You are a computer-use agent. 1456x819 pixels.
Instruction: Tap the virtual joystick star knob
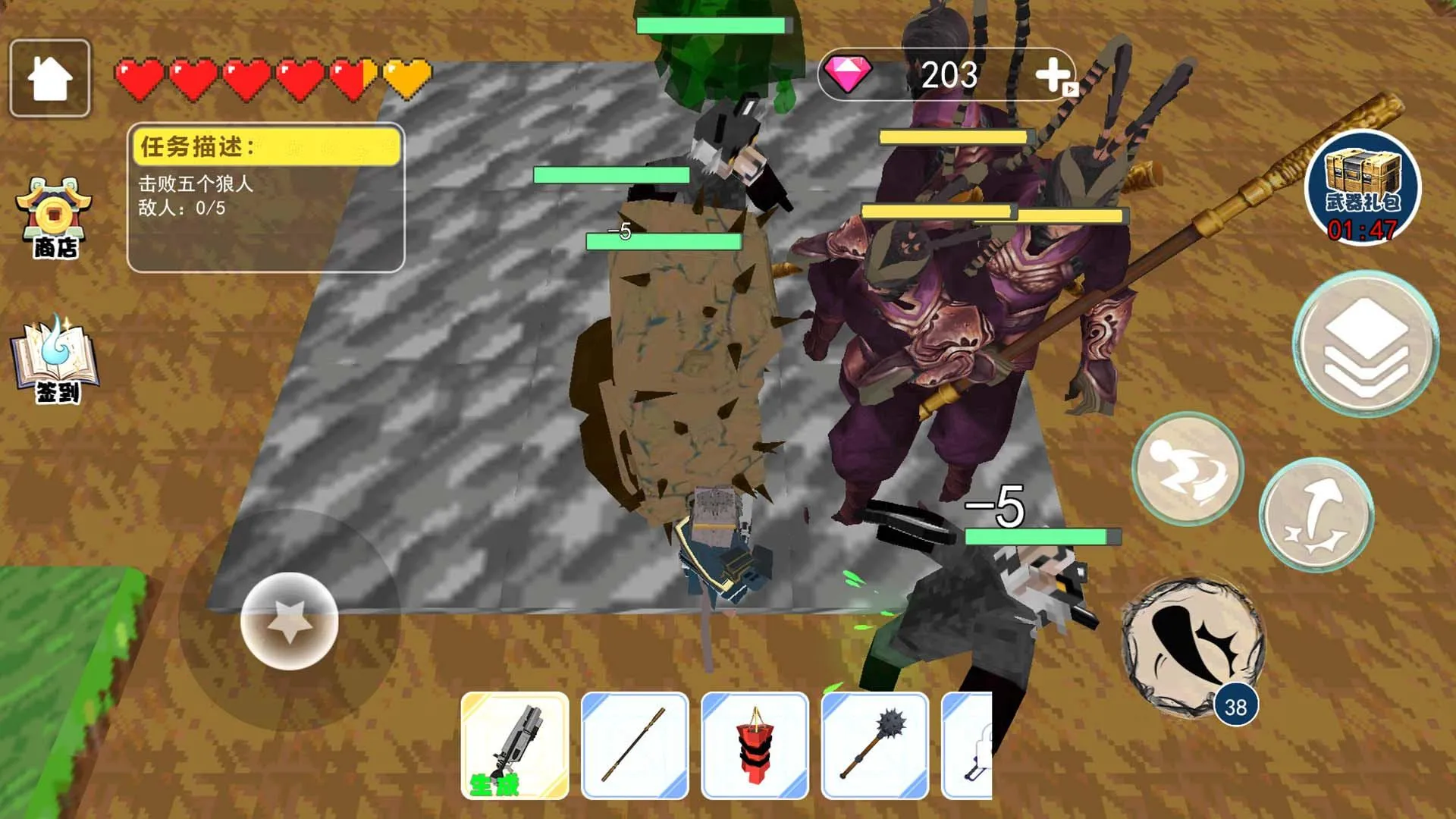tap(289, 621)
